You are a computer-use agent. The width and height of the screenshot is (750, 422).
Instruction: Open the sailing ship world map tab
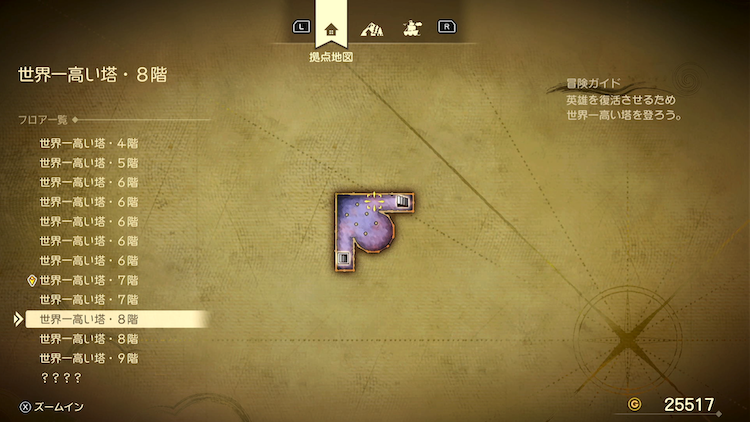click(409, 28)
